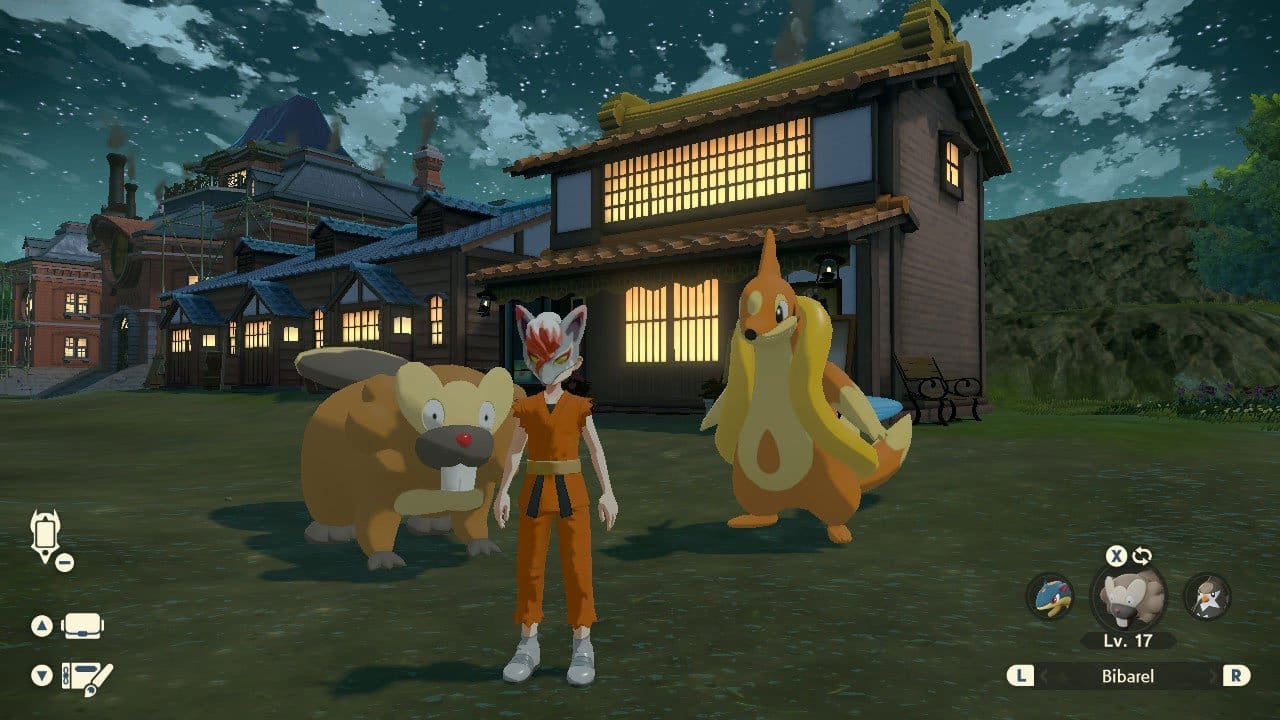Select the Starly party portrait
This screenshot has height=720, width=1280.
[1206, 597]
